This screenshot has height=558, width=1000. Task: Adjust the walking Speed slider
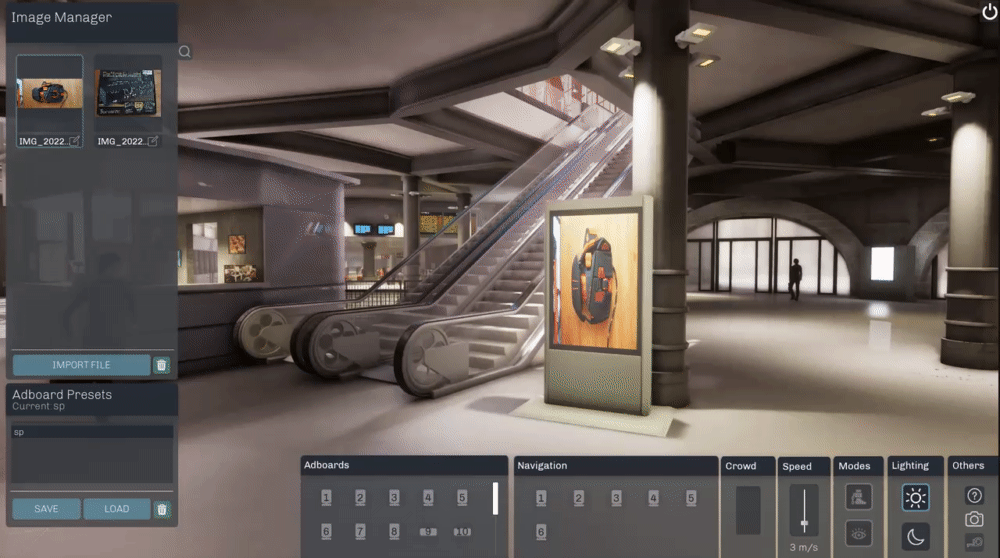pos(804,524)
